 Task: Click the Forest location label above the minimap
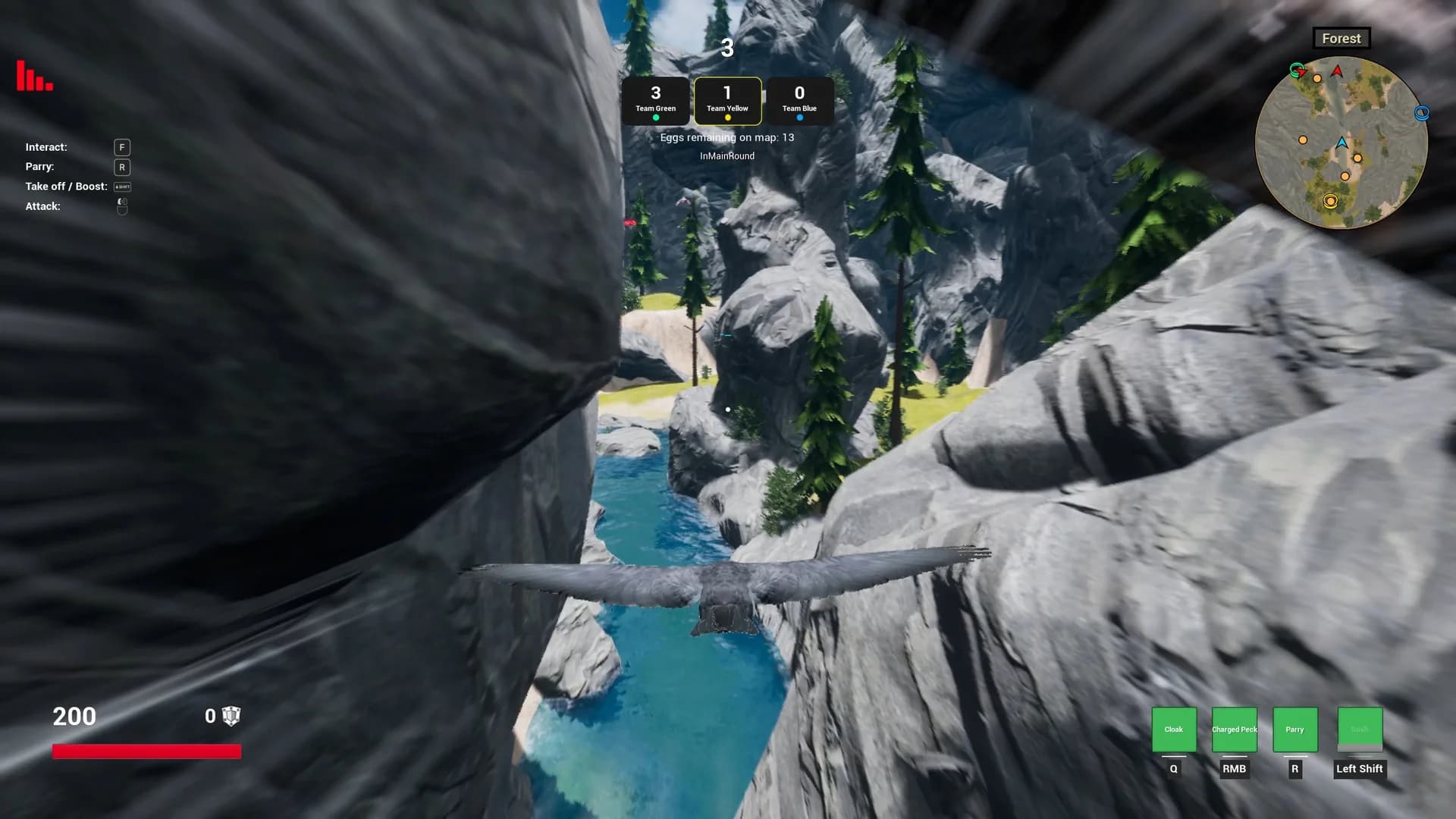[1341, 38]
